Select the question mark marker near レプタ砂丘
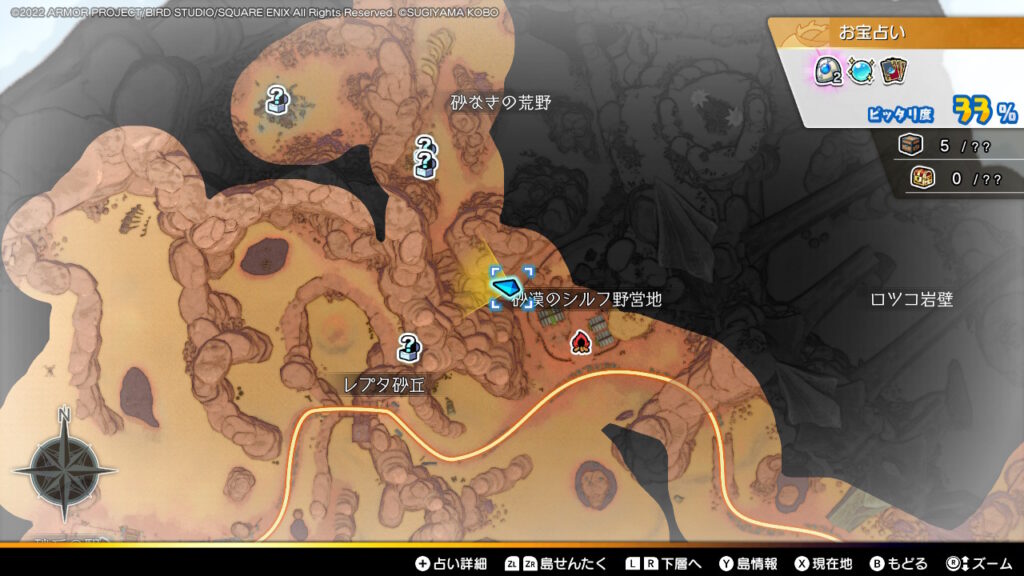Screen dimensions: 1024x576 click(x=408, y=348)
